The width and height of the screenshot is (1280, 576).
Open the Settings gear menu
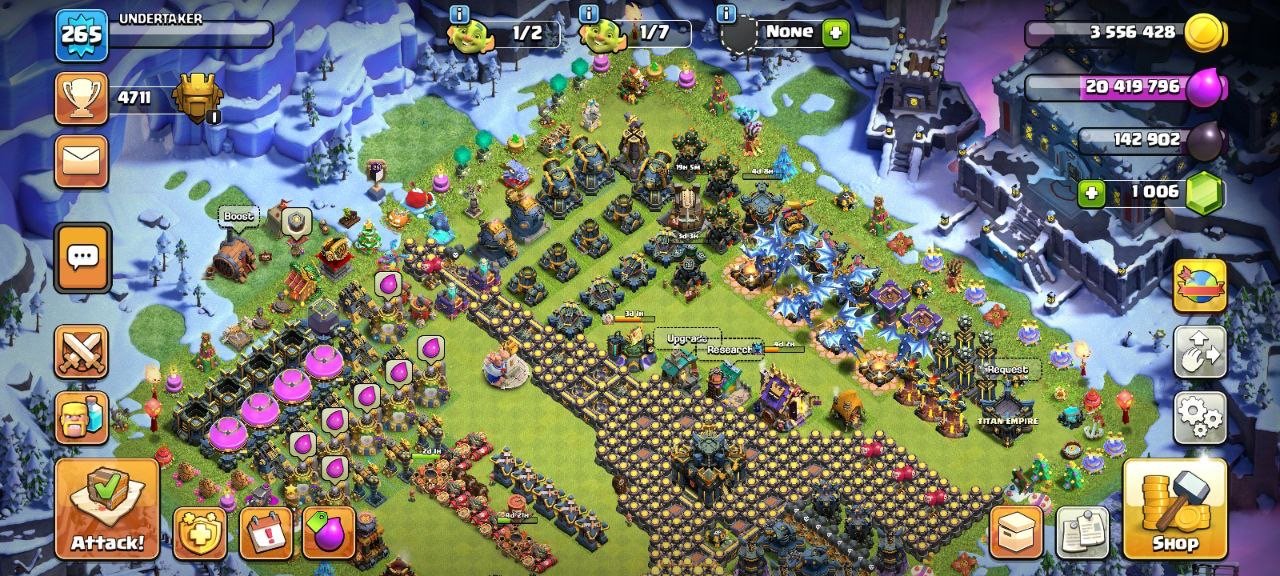coord(1199,416)
